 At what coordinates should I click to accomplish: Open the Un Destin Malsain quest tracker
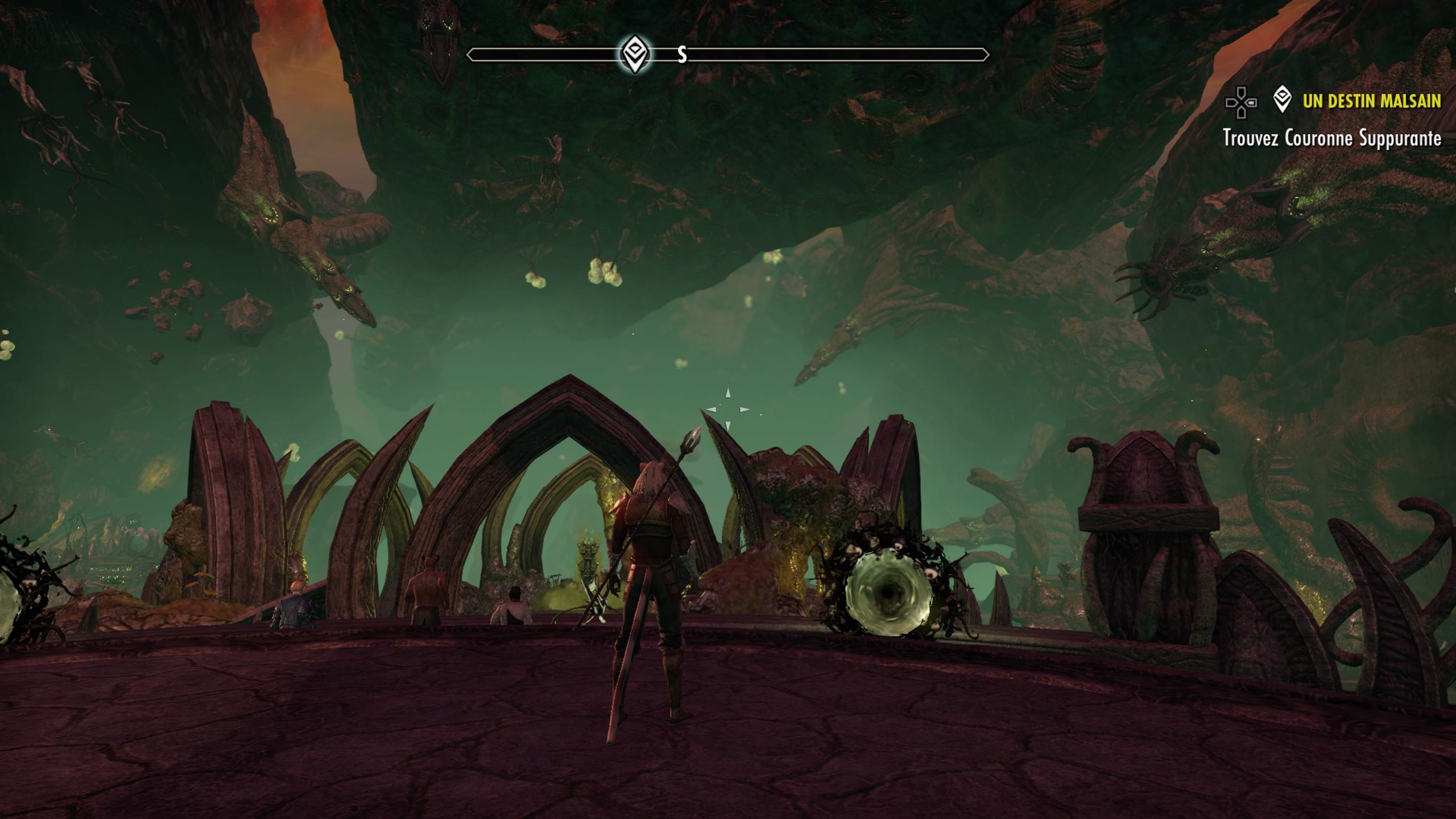pyautogui.click(x=1371, y=101)
